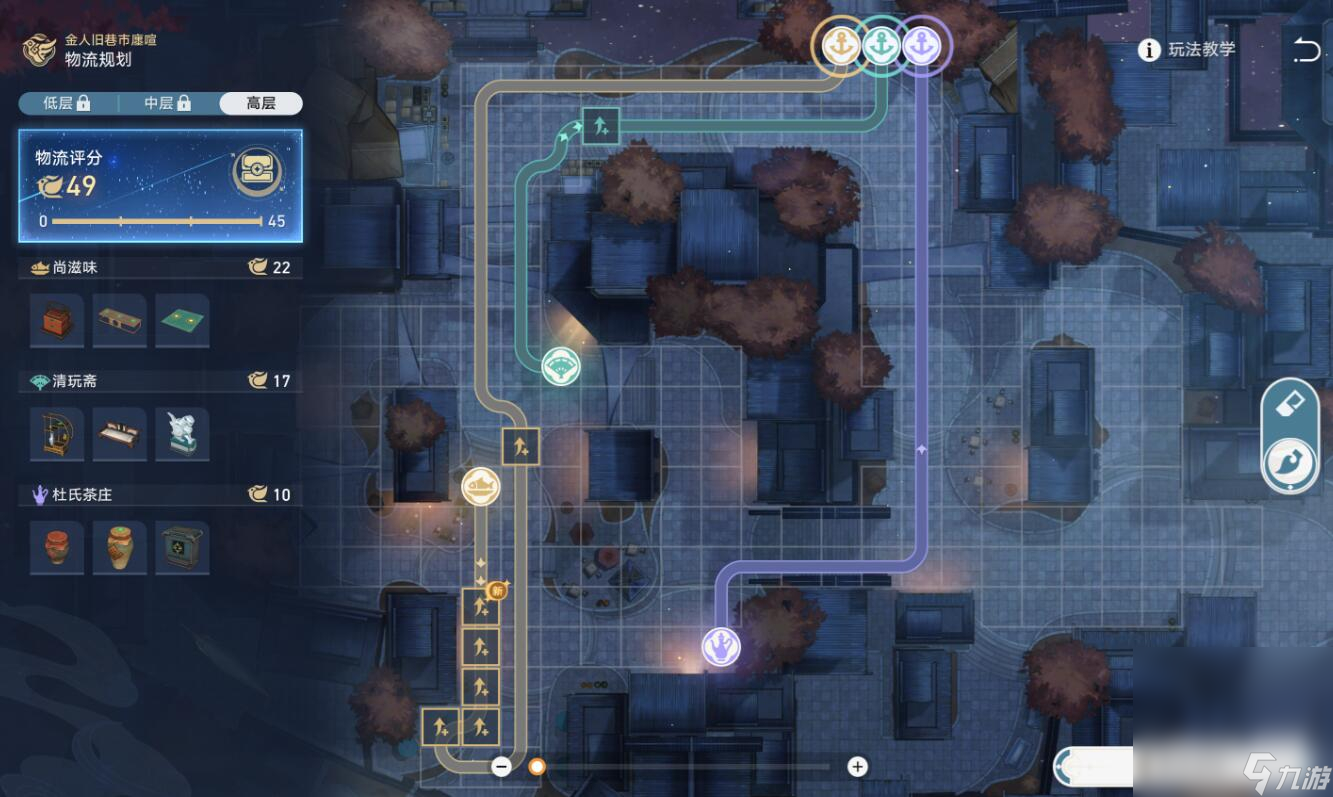Switch to the 高层 floor tab
Image resolution: width=1333 pixels, height=797 pixels.
tap(261, 103)
